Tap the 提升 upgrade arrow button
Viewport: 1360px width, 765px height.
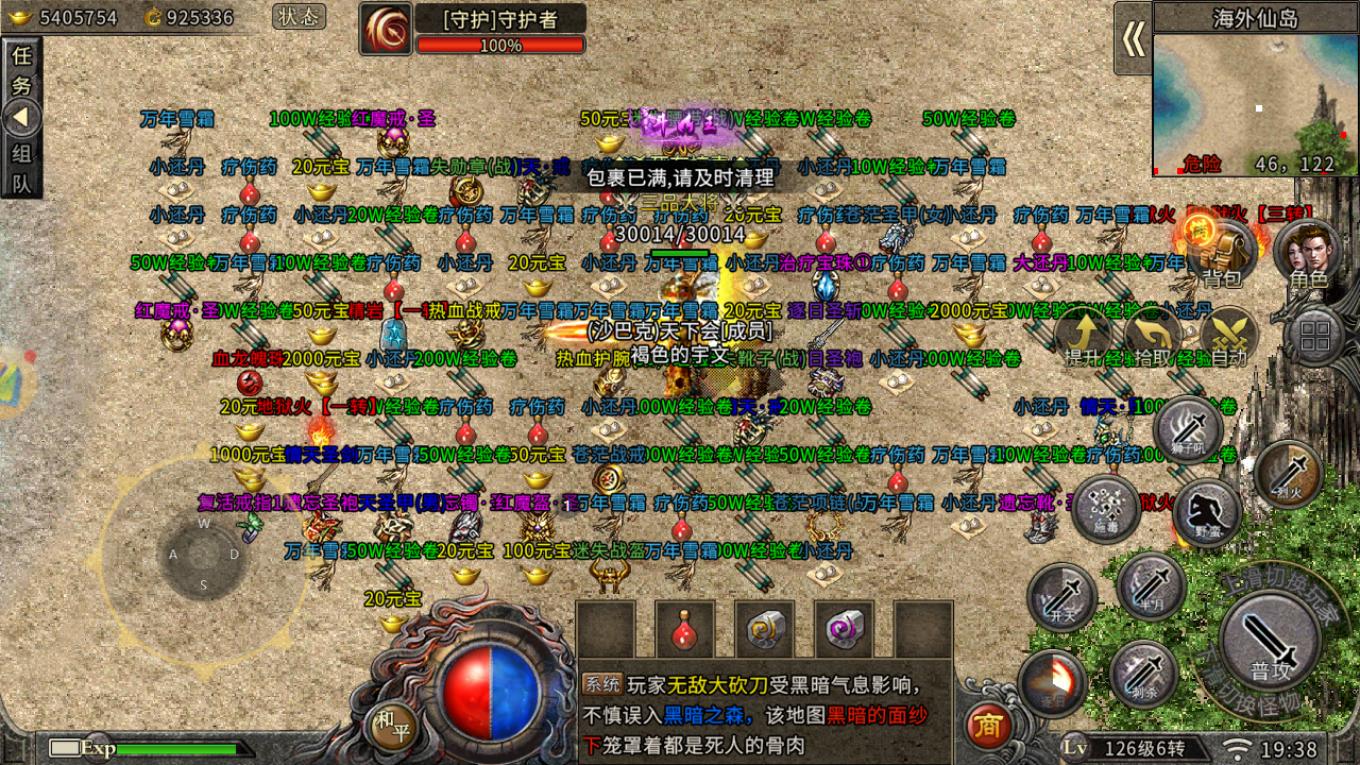[x=1083, y=337]
